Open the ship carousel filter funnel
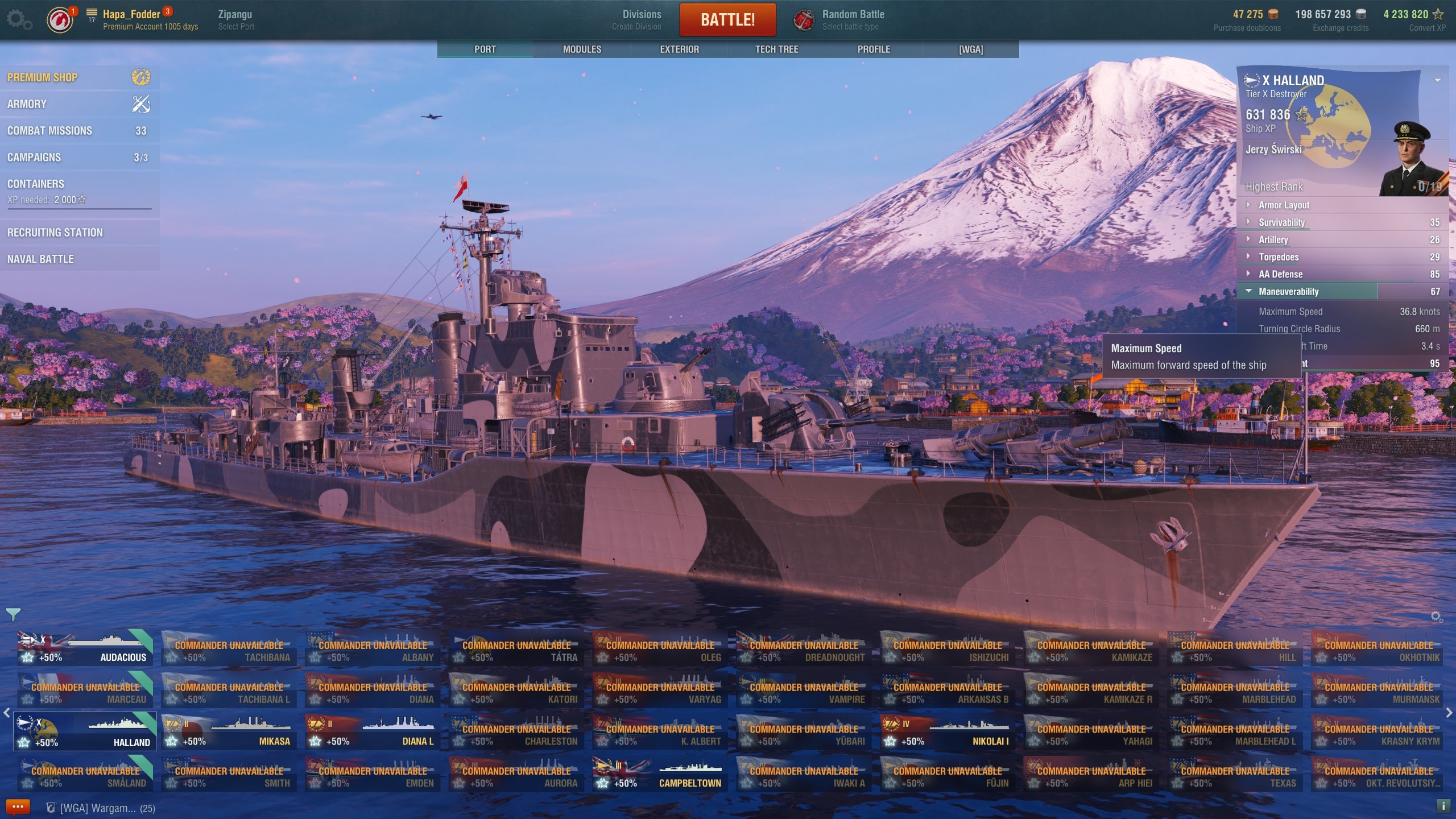1456x819 pixels. click(x=13, y=614)
